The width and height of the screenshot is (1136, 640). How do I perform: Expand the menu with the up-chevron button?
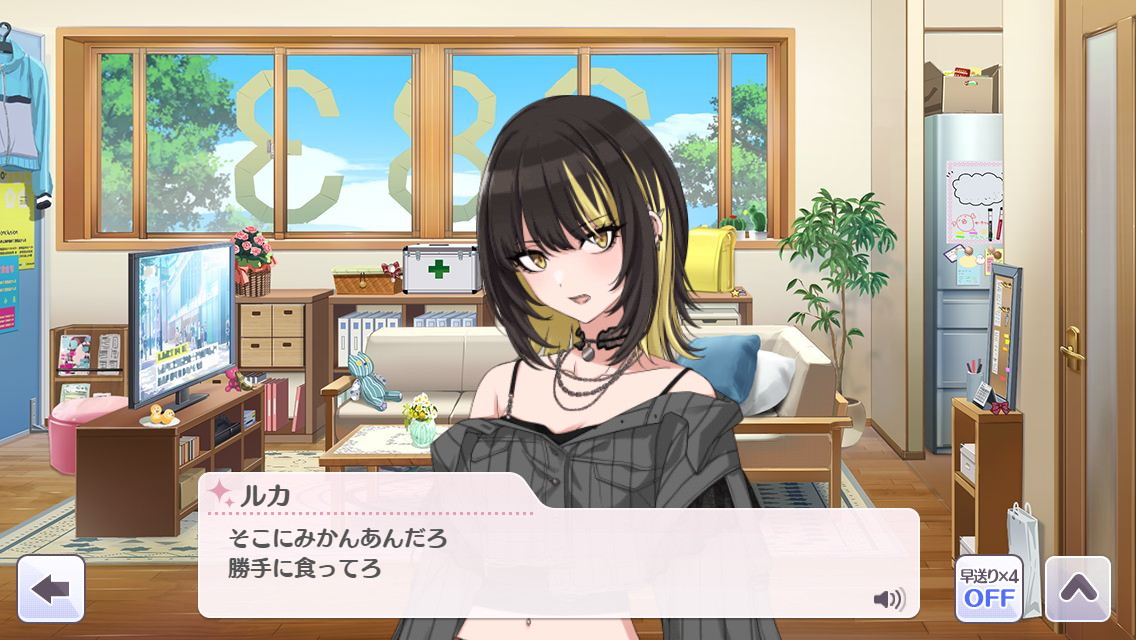coord(1077,588)
